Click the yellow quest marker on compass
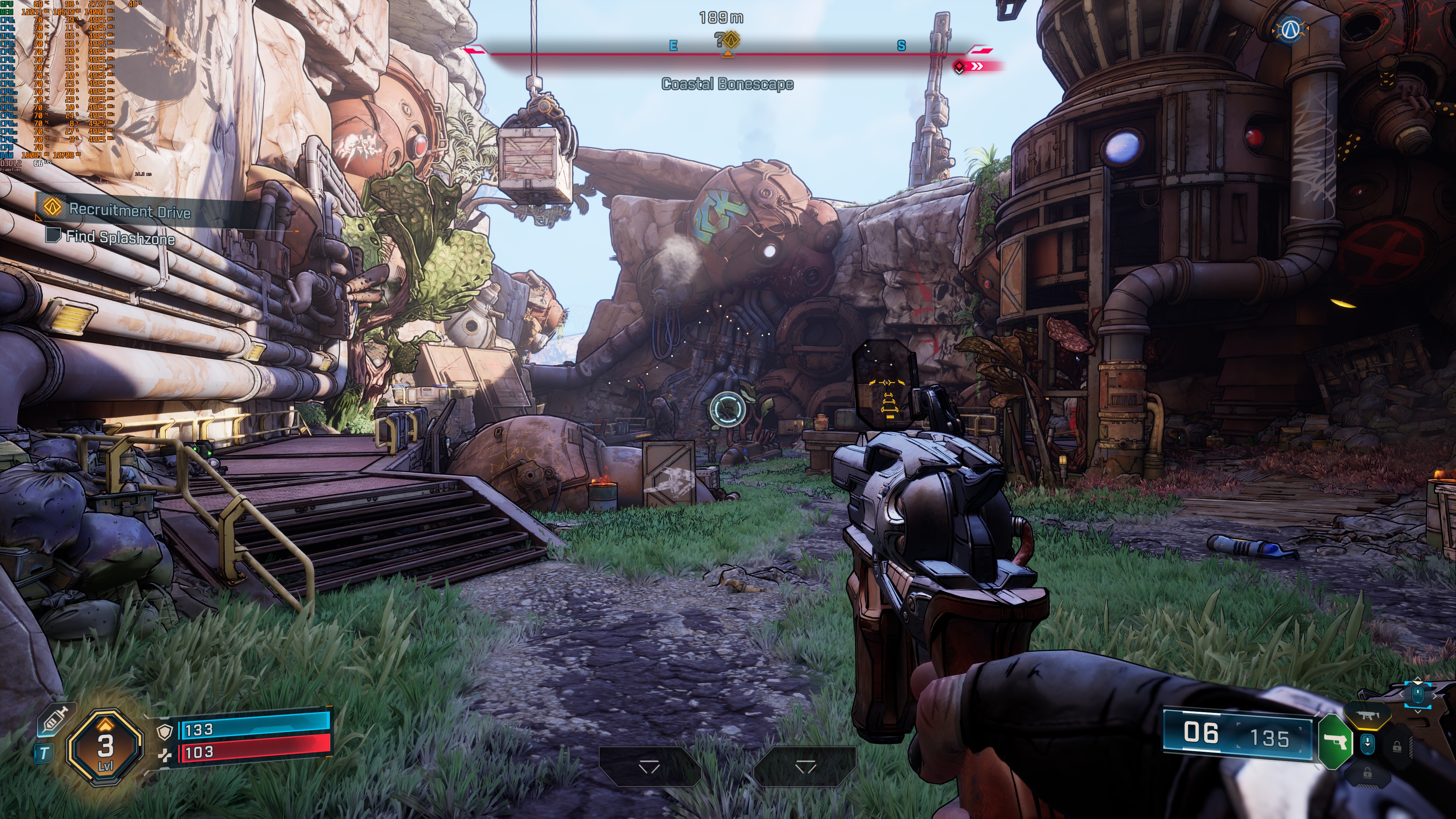Image resolution: width=1456 pixels, height=819 pixels. click(x=731, y=40)
